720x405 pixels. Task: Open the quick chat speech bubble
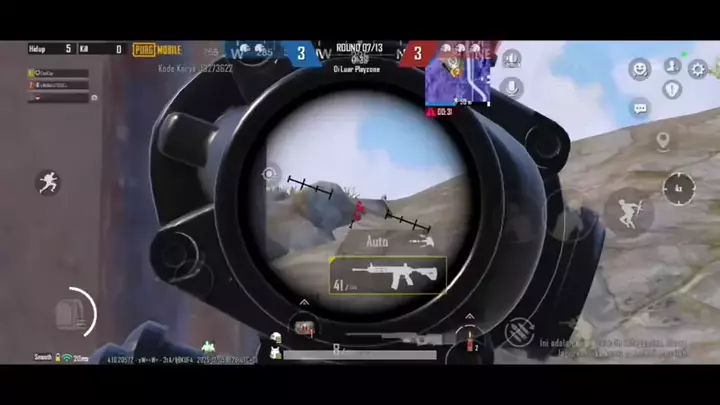pos(639,107)
